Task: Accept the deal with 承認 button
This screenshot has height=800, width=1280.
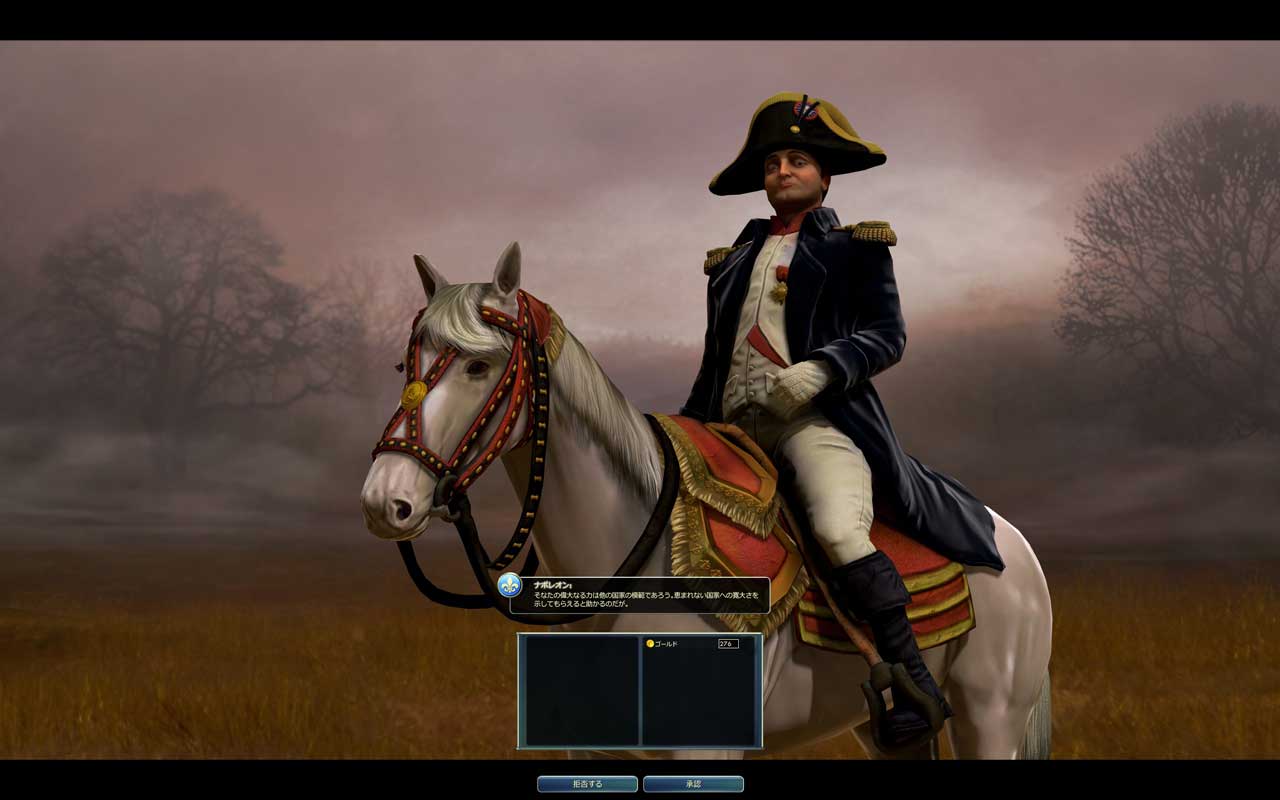Action: click(693, 784)
